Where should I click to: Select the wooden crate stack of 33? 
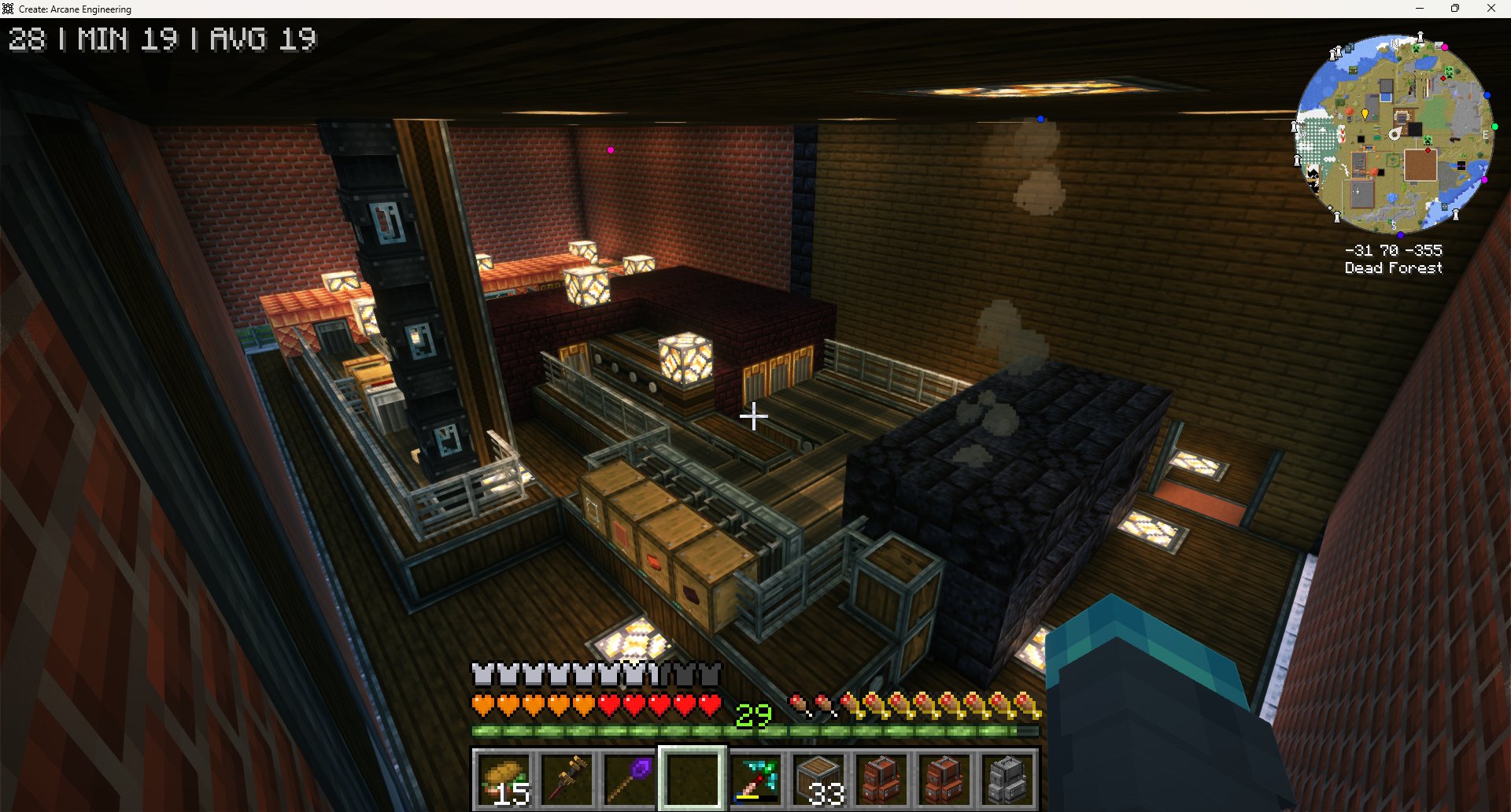tap(818, 778)
